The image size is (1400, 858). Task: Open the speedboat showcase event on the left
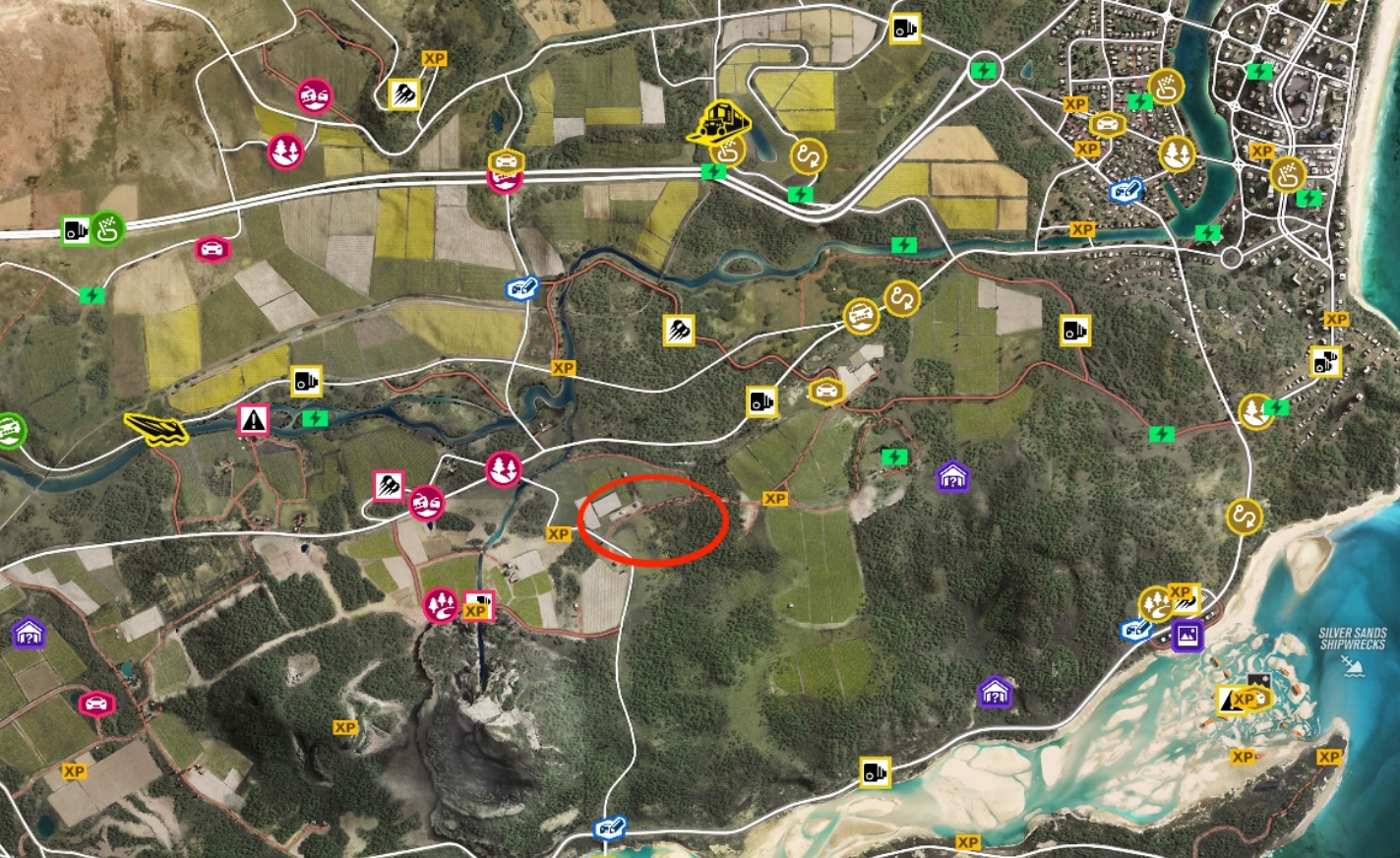[157, 428]
